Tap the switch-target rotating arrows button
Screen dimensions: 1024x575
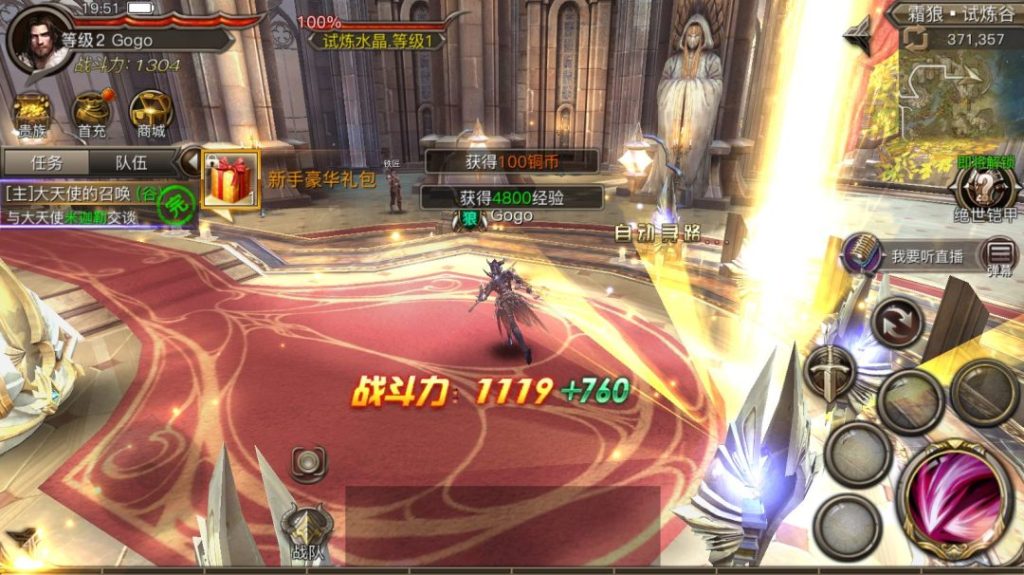(x=897, y=322)
